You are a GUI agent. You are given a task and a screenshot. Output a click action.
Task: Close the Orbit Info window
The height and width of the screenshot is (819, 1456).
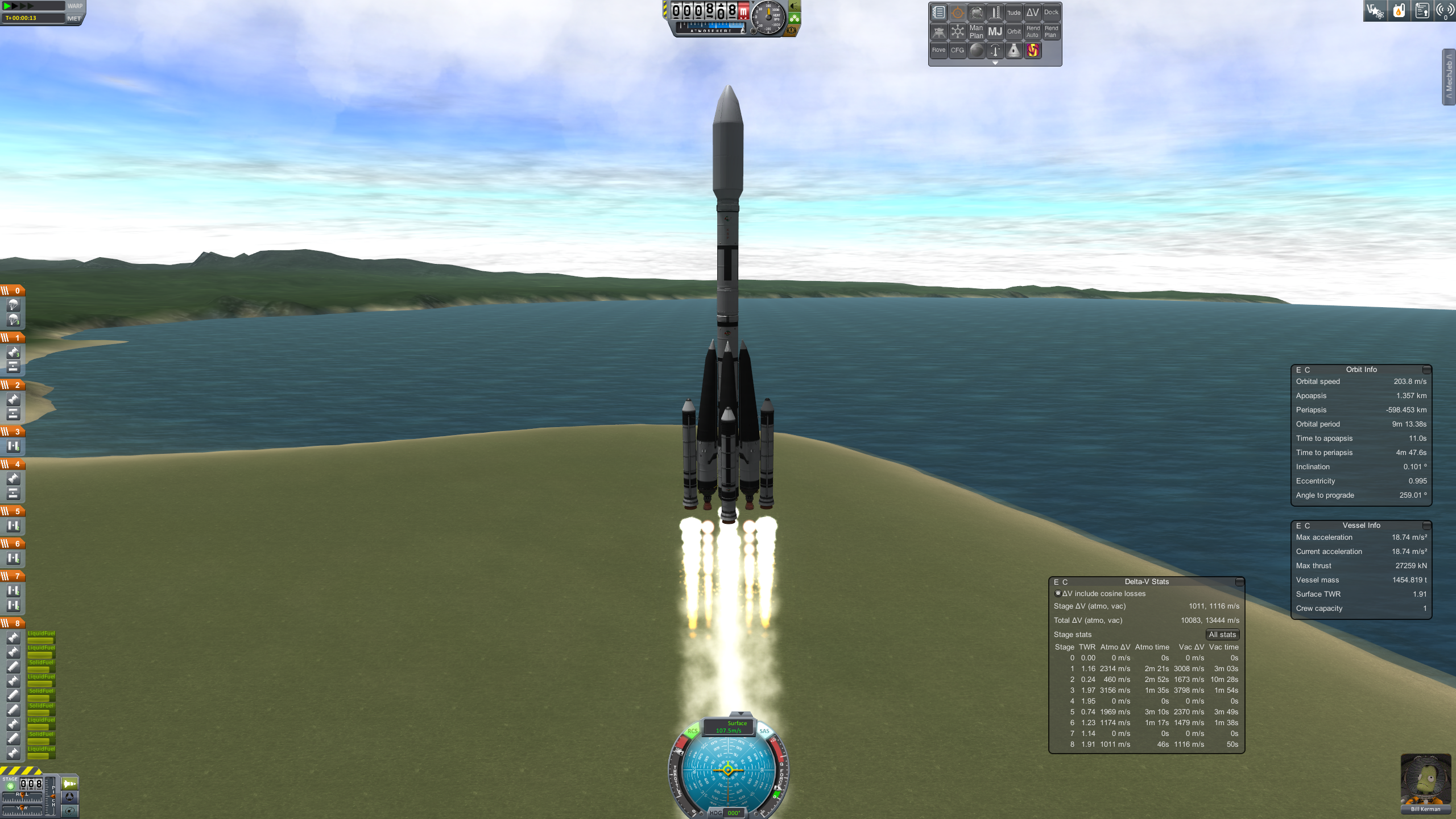coord(1426,370)
